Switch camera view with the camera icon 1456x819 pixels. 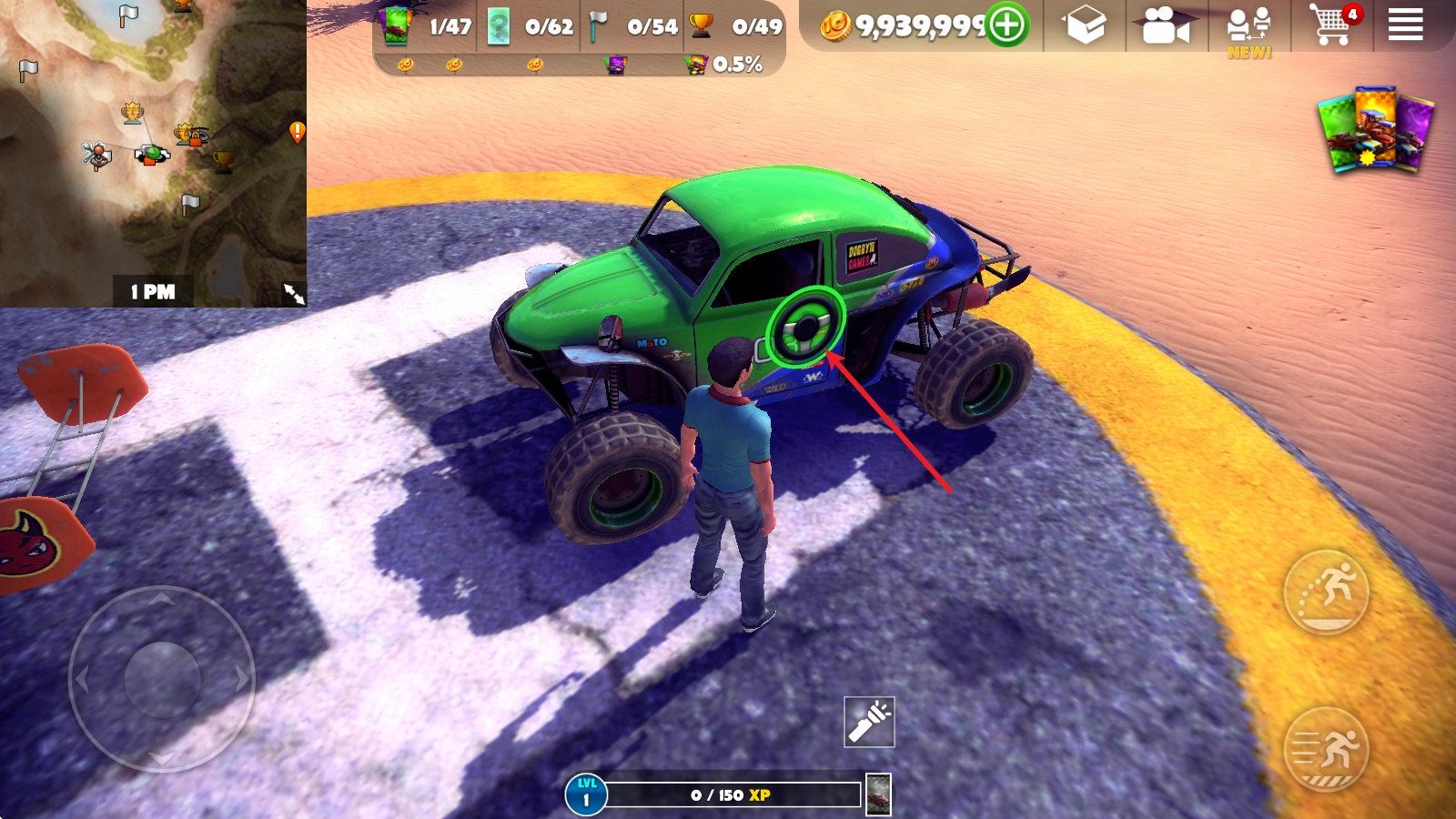point(1166,26)
